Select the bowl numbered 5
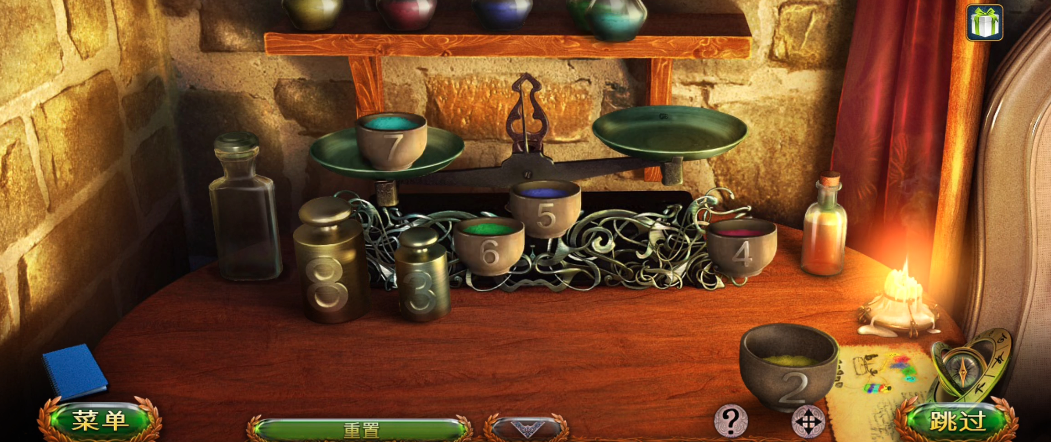Image resolution: width=1051 pixels, height=442 pixels. [545, 207]
